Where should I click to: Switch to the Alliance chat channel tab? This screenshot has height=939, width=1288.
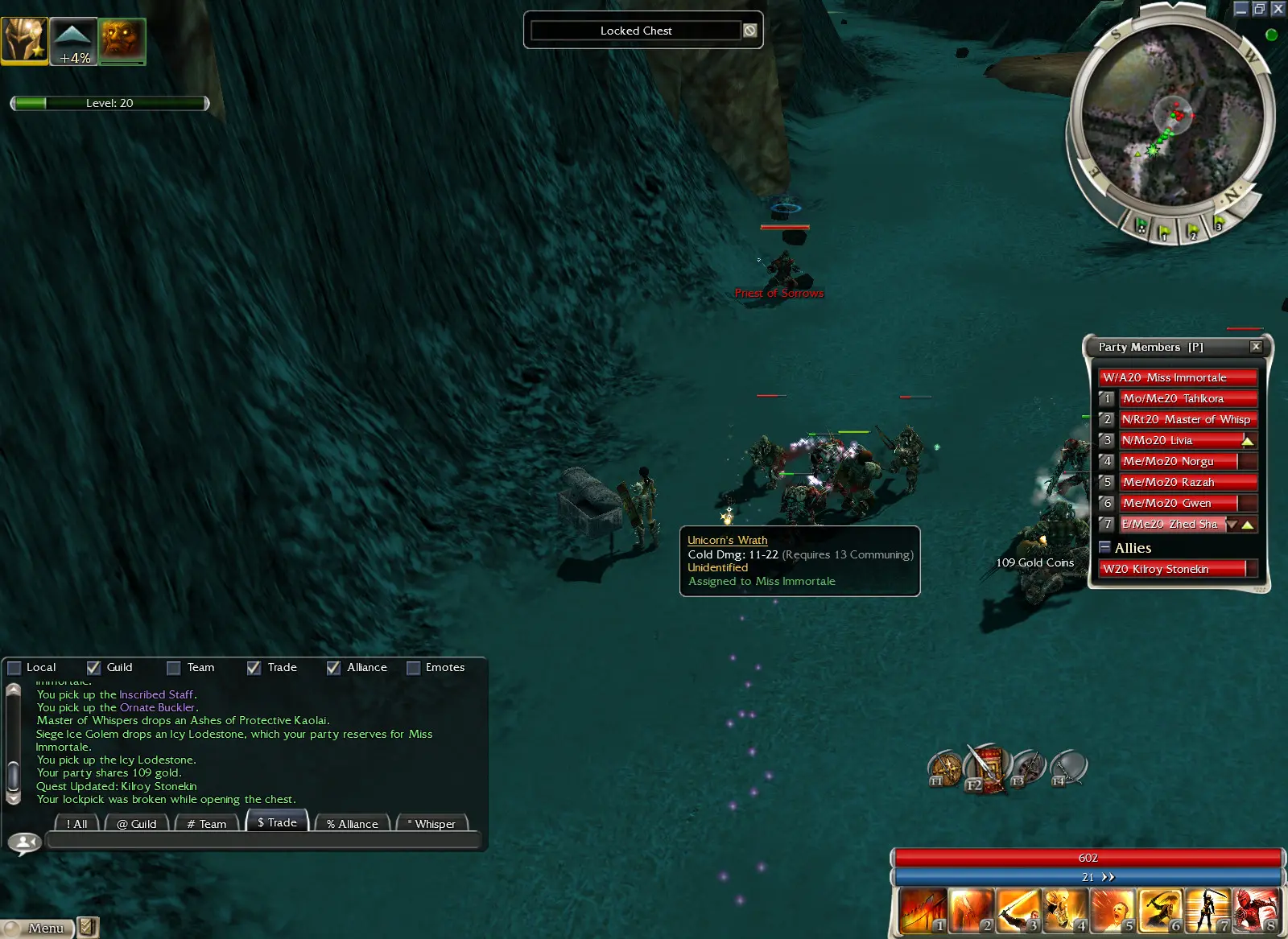click(x=353, y=824)
